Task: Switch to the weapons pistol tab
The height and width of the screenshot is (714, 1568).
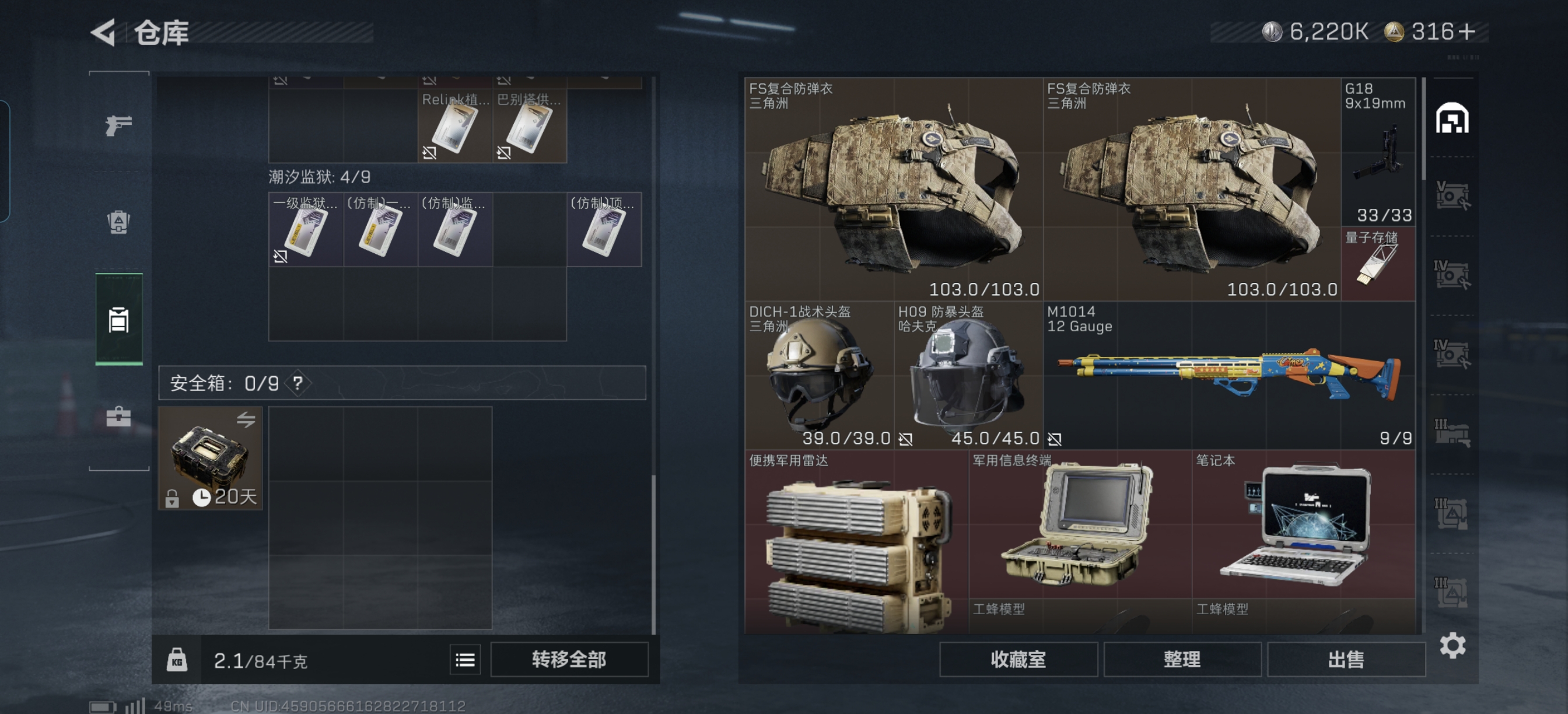Action: pyautogui.click(x=118, y=125)
